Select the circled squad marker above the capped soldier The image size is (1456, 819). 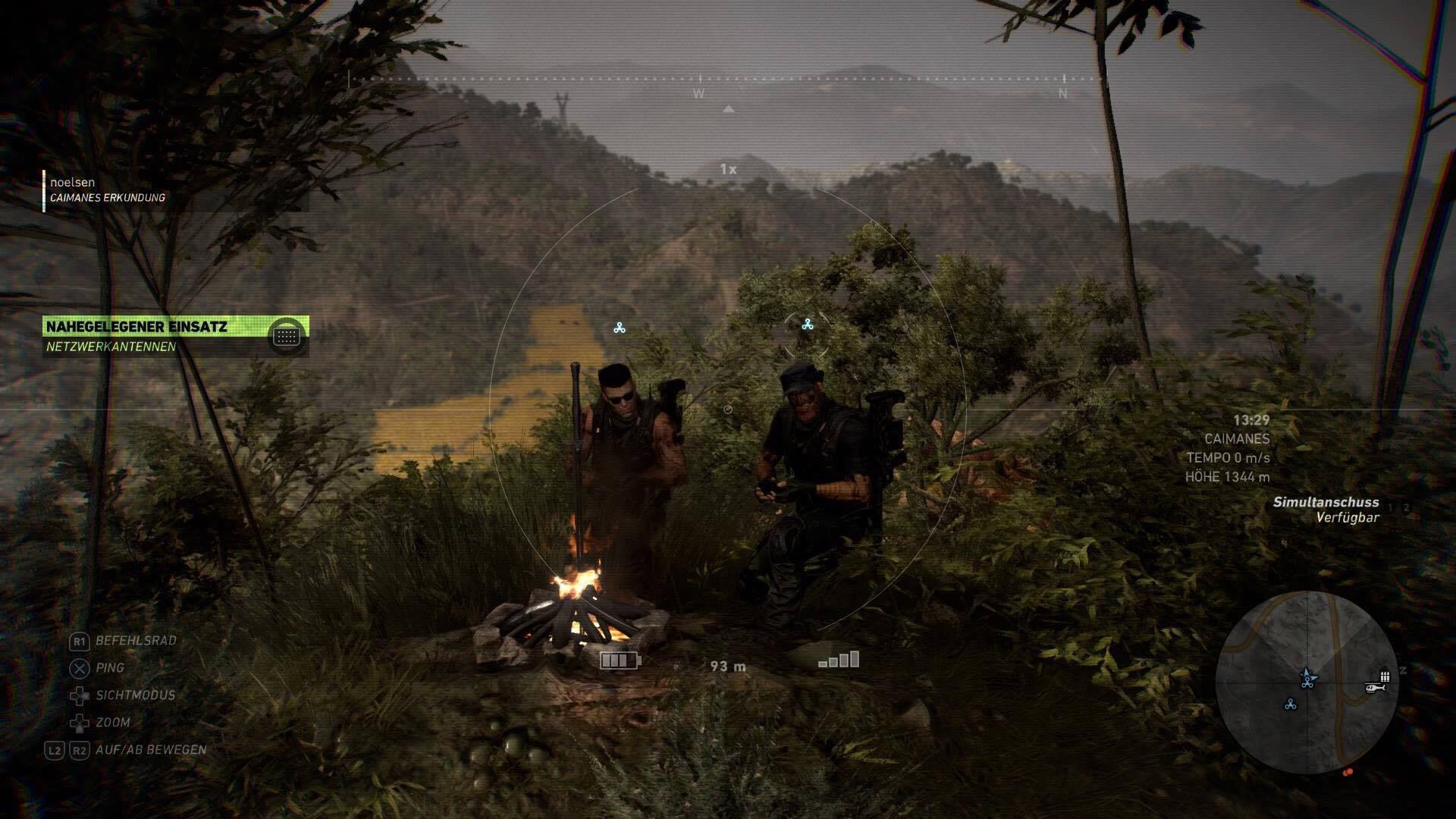tap(807, 325)
